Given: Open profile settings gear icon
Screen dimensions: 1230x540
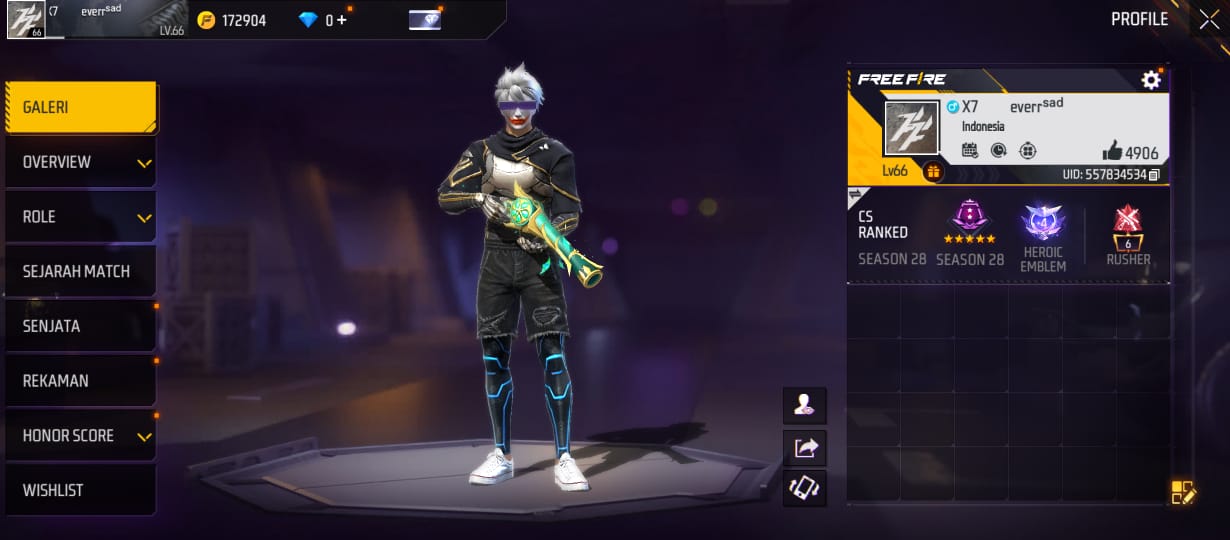Looking at the screenshot, I should (x=1151, y=80).
